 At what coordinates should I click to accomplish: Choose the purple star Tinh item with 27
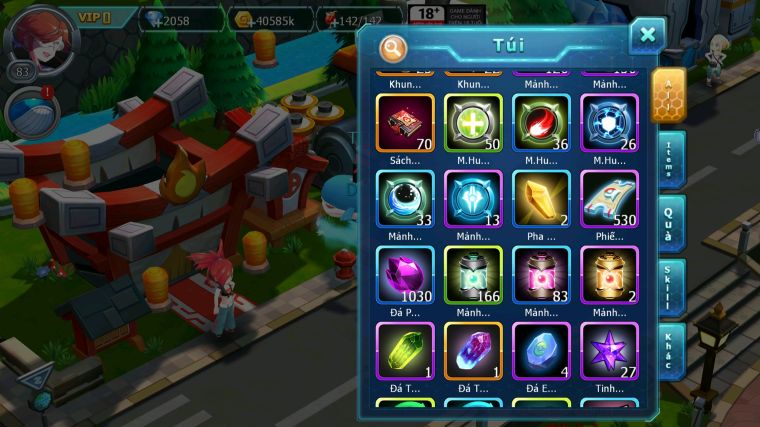(609, 351)
